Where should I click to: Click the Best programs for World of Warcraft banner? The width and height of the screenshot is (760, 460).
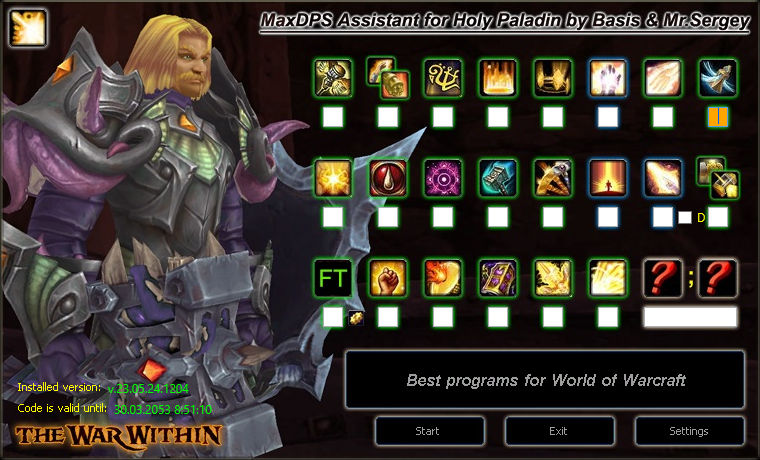point(545,380)
